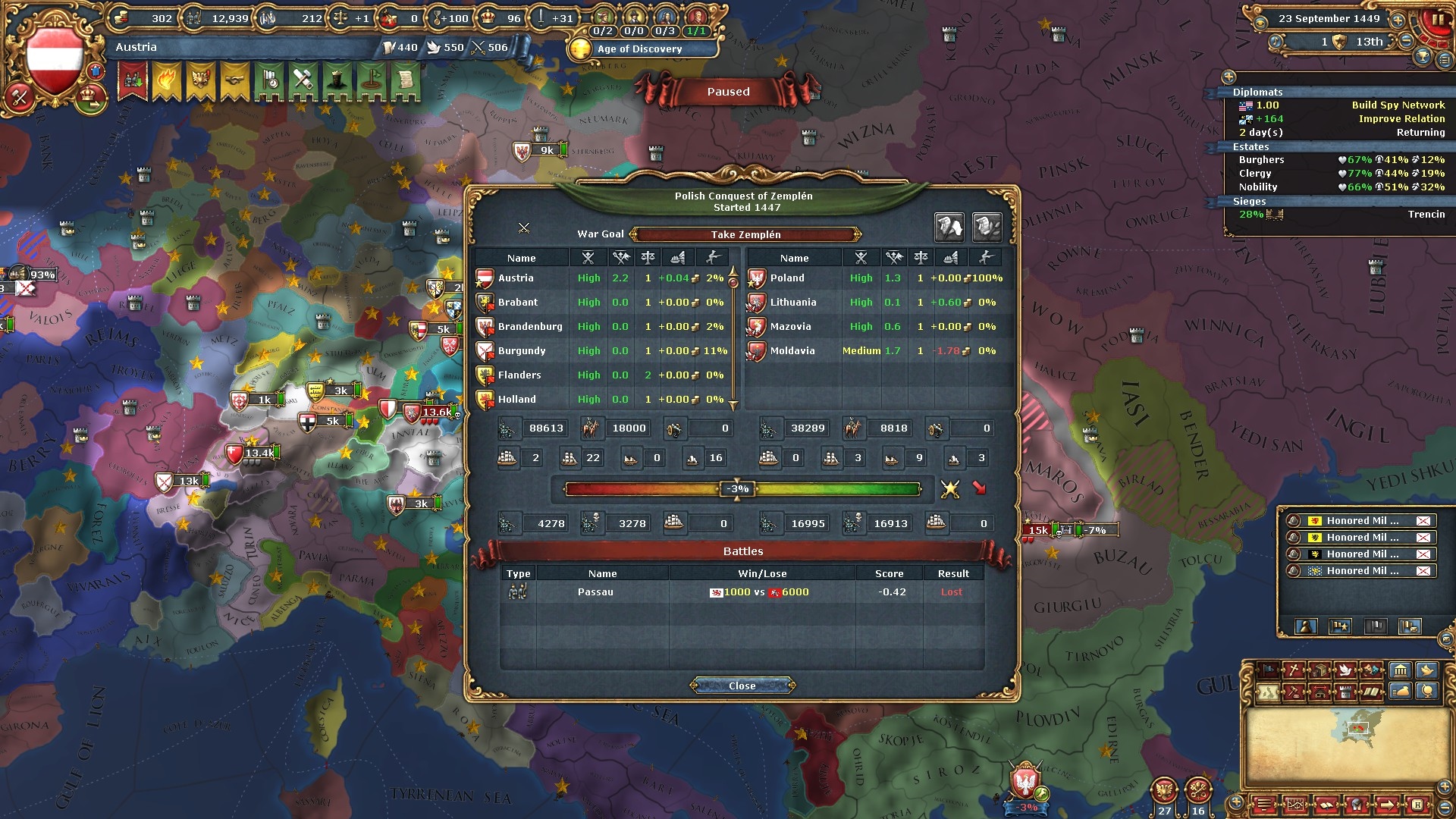The width and height of the screenshot is (1456, 819).
Task: Select the Improve Relation diplomat entry
Action: pos(1401,119)
